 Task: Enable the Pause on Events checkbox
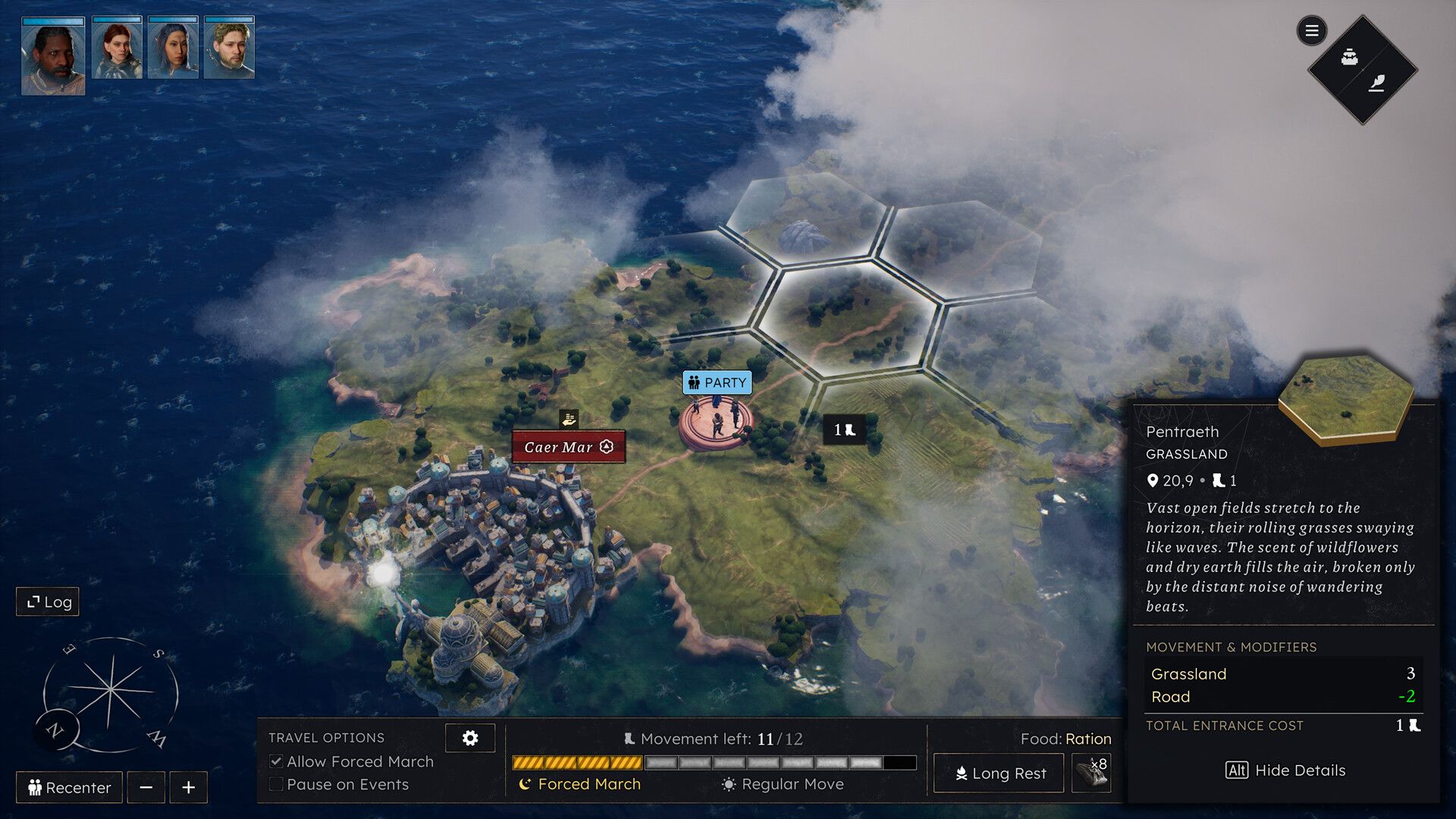278,784
